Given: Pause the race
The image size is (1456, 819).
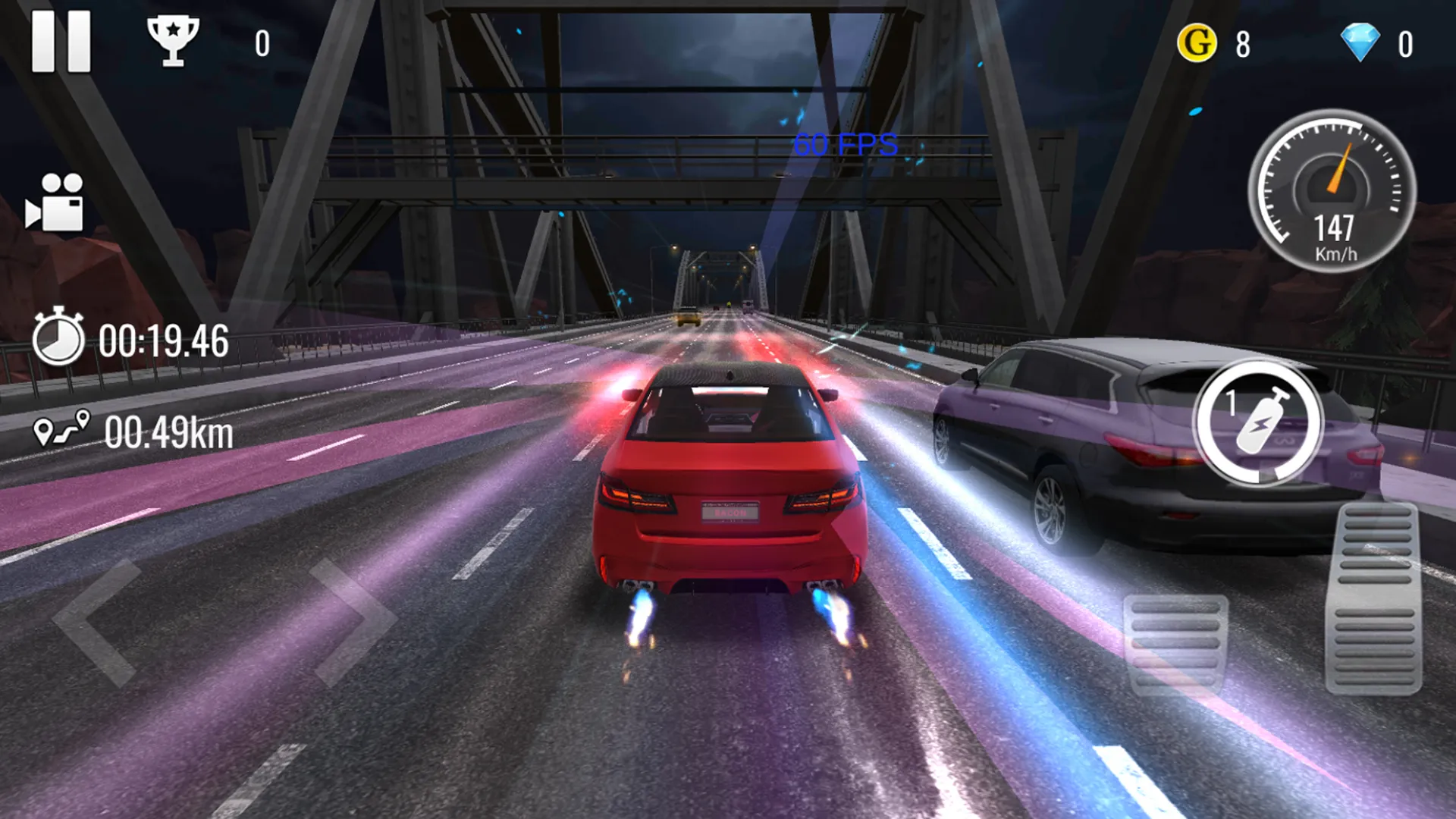Looking at the screenshot, I should pyautogui.click(x=61, y=42).
